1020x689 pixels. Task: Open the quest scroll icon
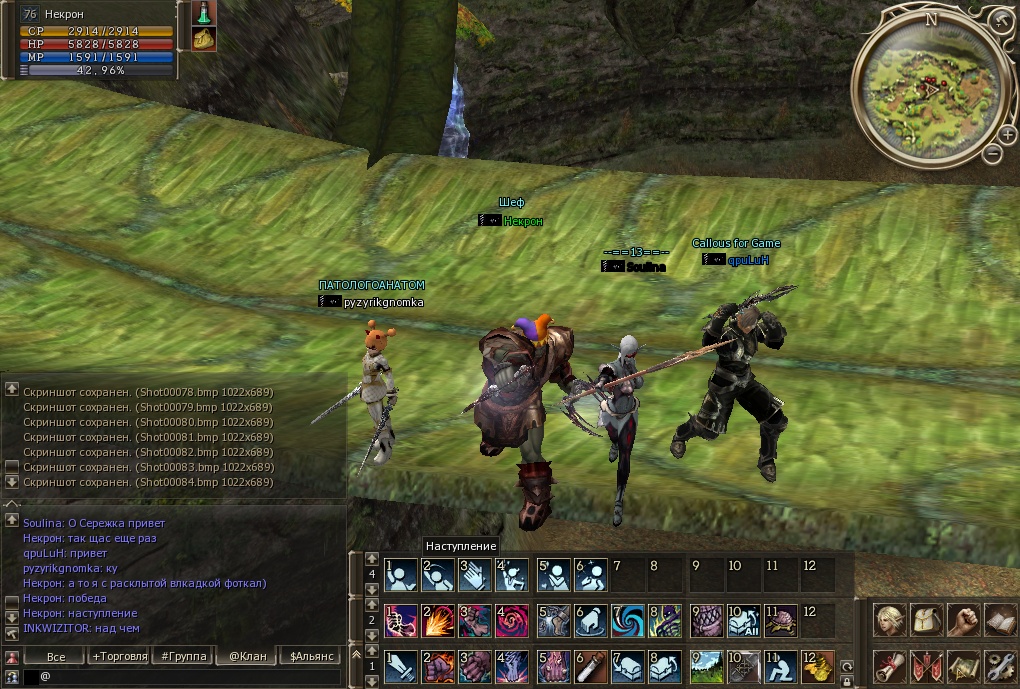coord(888,665)
